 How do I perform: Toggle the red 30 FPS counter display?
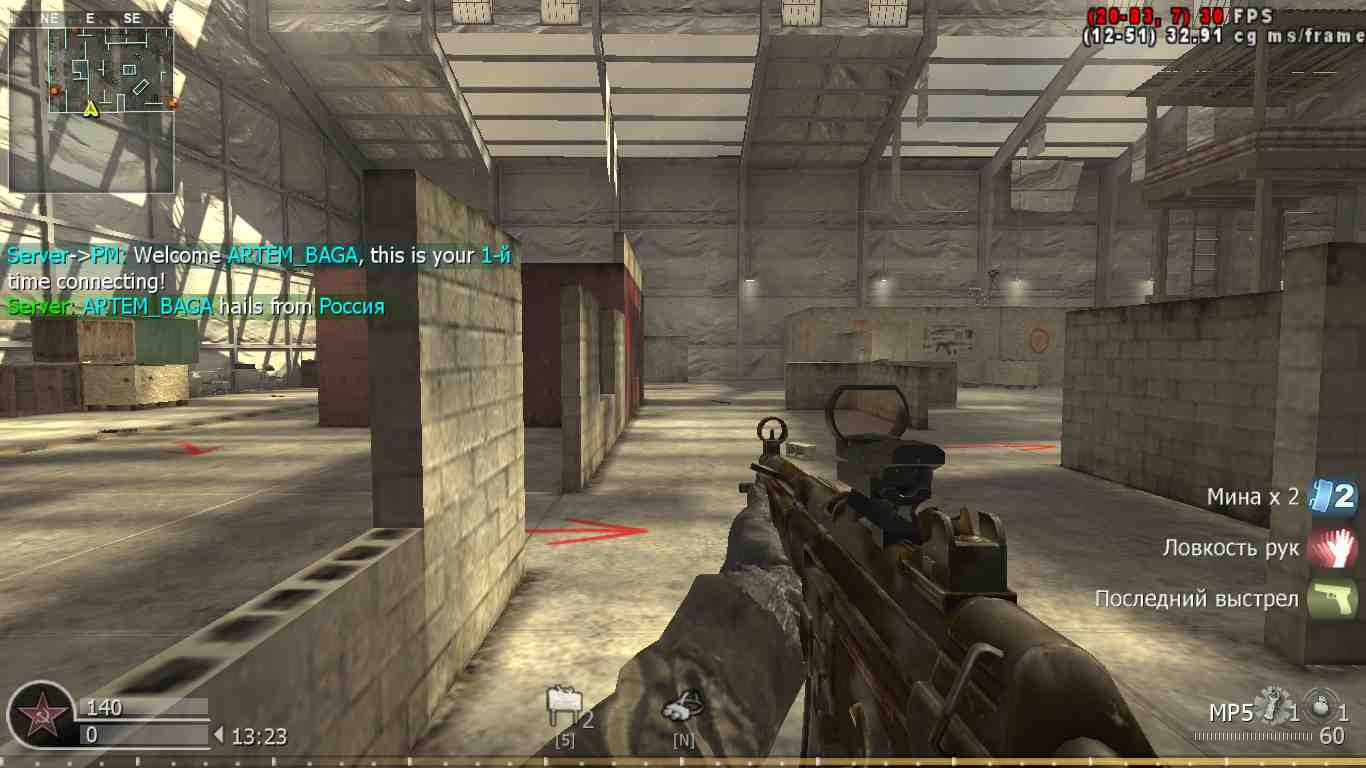(1232, 16)
